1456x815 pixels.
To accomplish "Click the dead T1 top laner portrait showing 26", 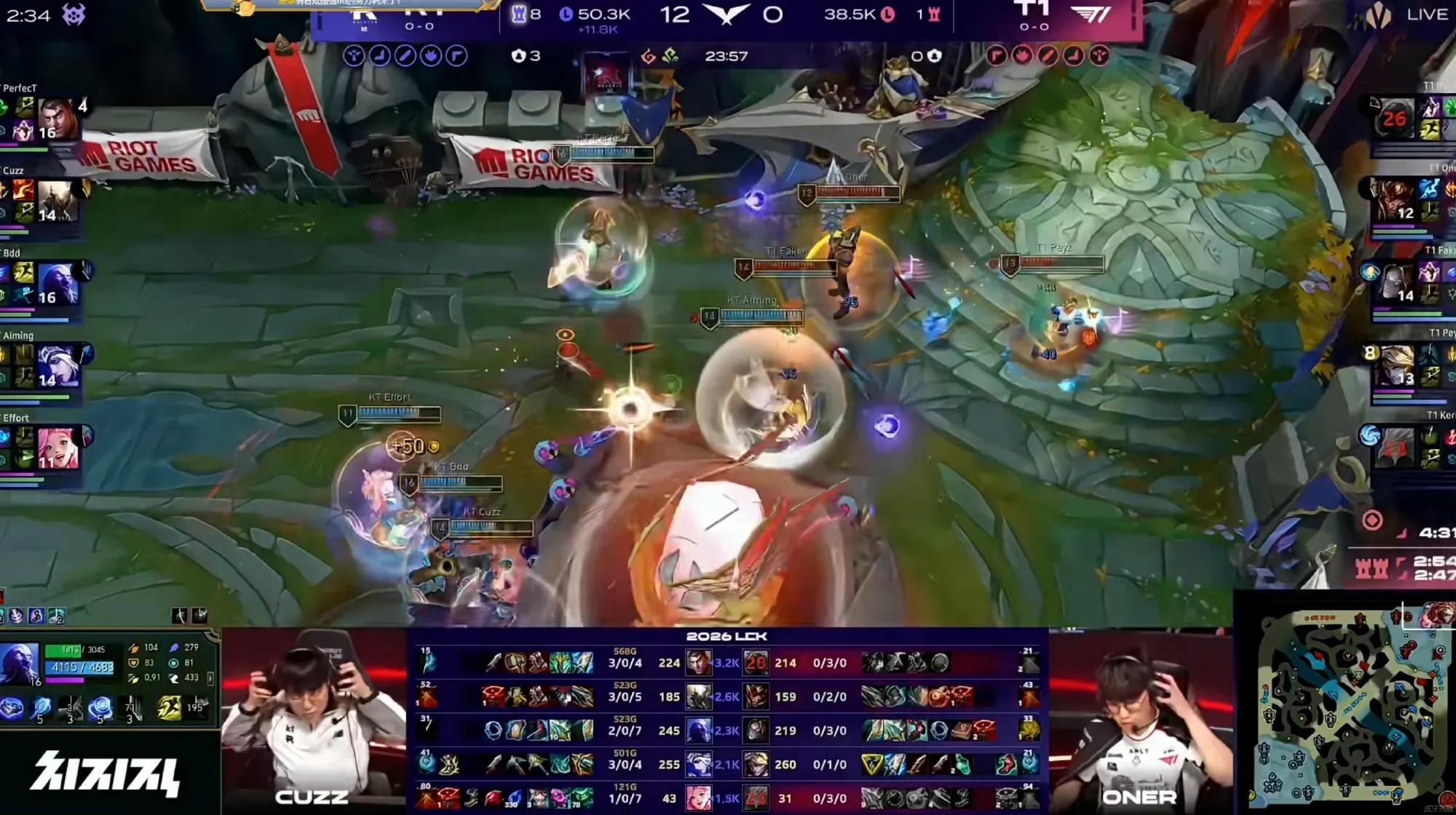I will 1393,118.
